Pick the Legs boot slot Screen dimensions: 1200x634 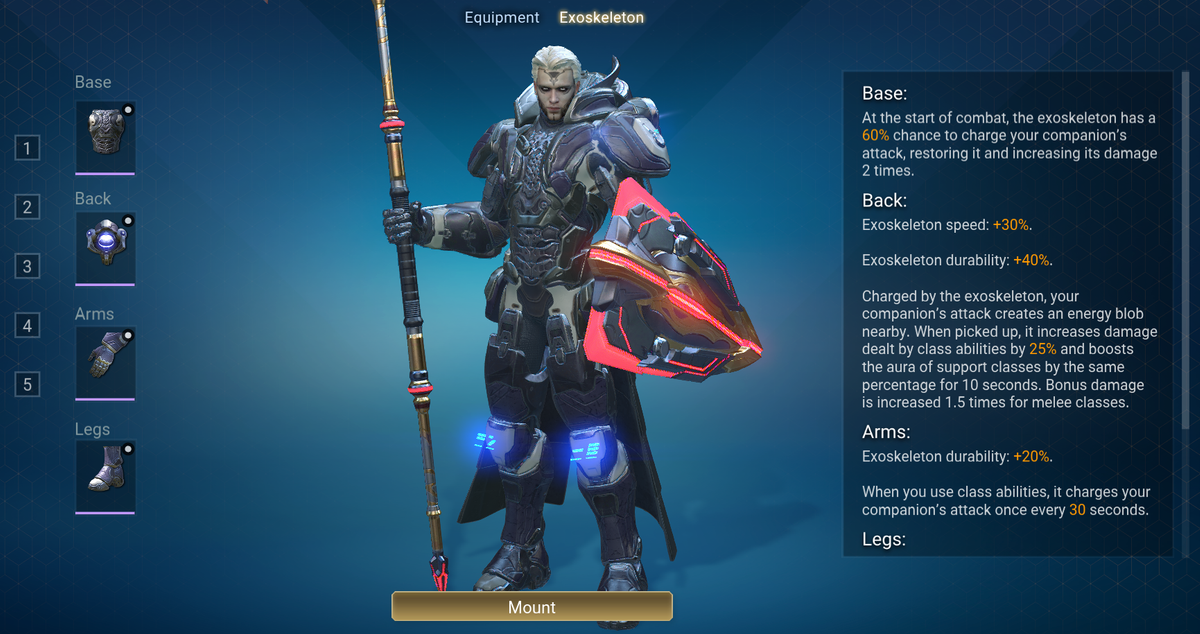[105, 477]
